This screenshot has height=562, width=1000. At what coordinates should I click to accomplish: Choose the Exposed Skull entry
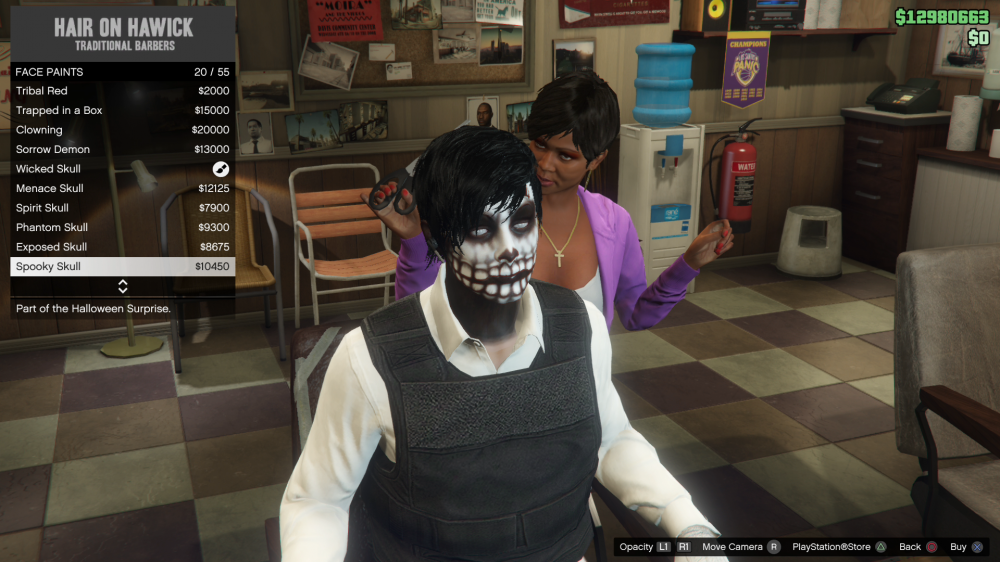click(x=122, y=247)
